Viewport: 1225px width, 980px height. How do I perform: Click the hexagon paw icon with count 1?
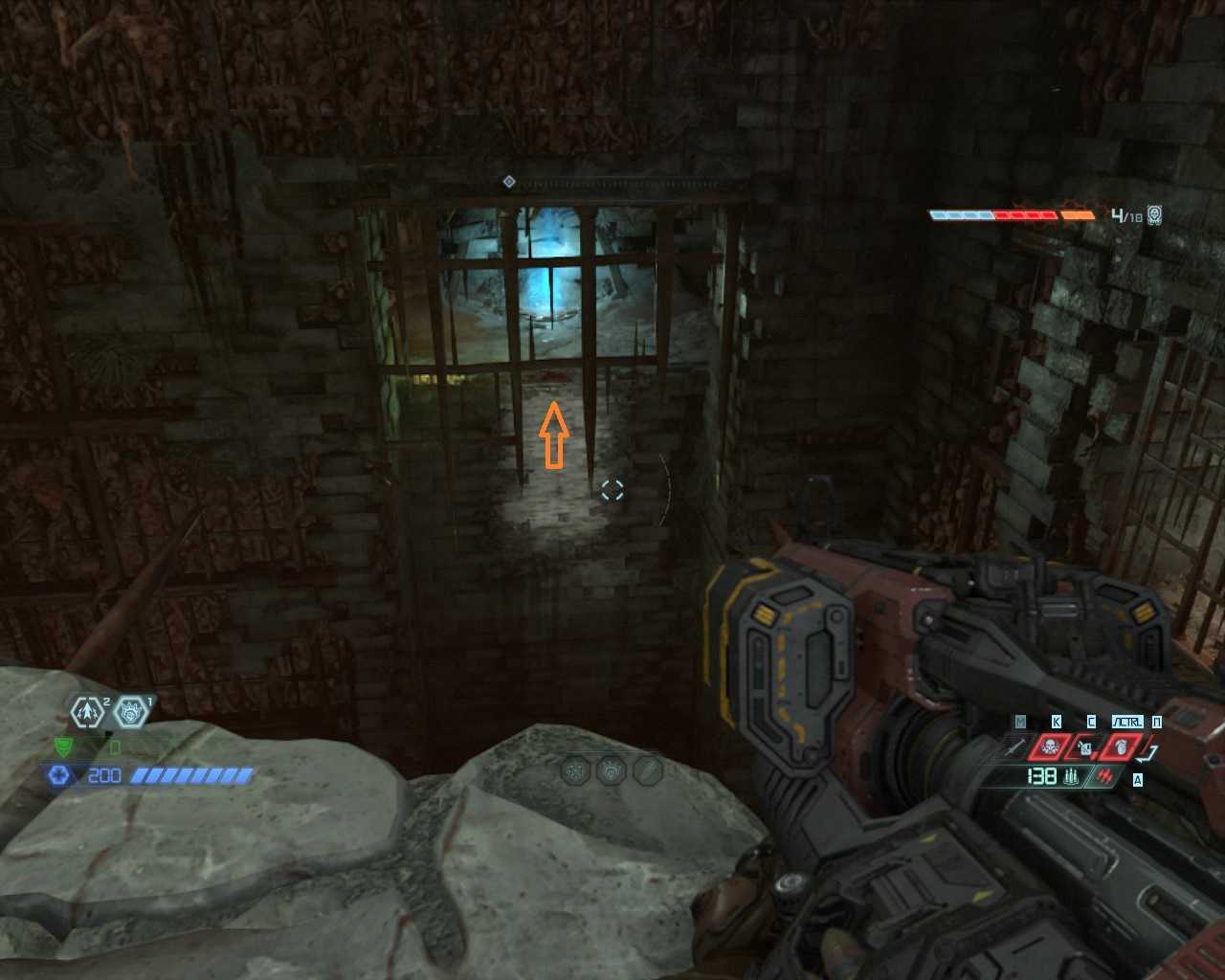click(129, 712)
